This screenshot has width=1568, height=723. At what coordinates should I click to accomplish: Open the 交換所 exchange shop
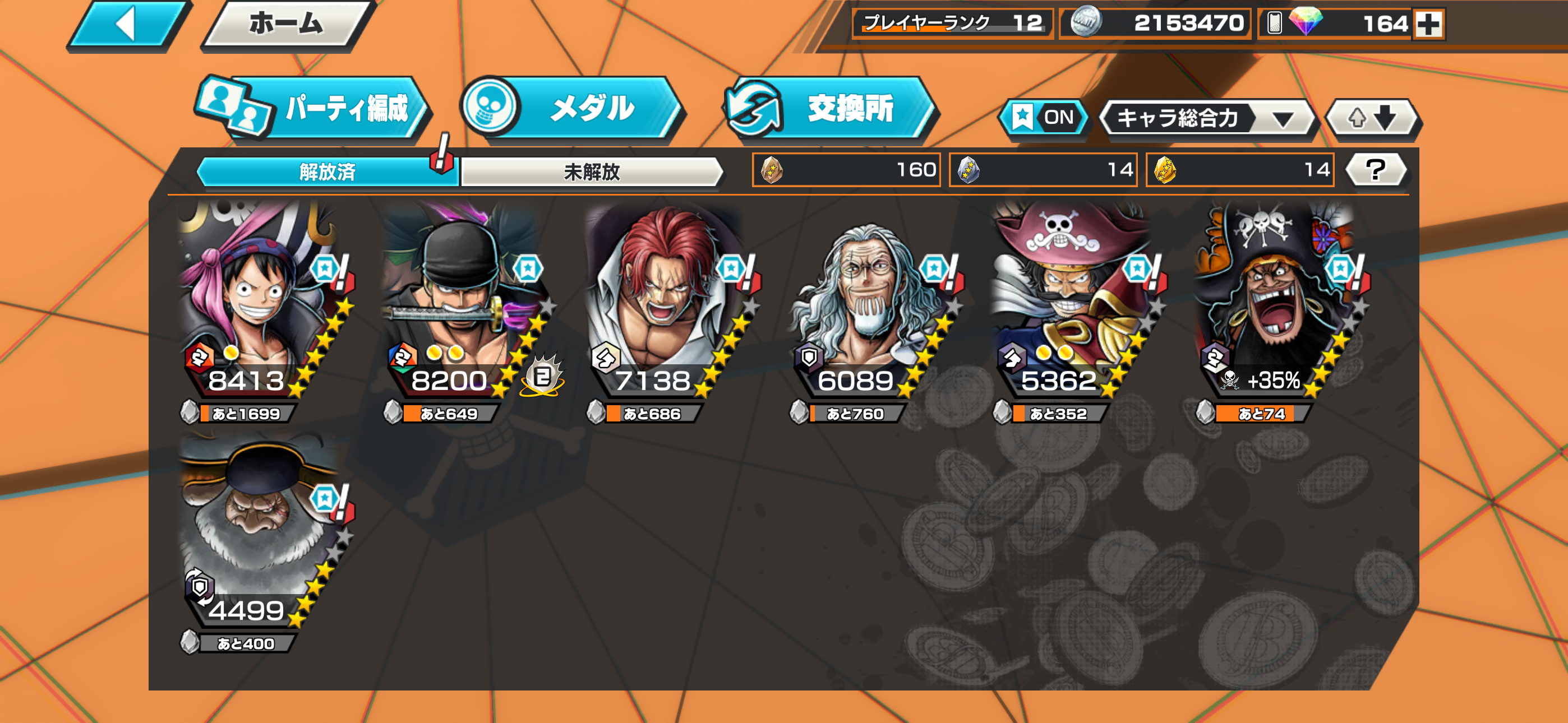coord(832,109)
